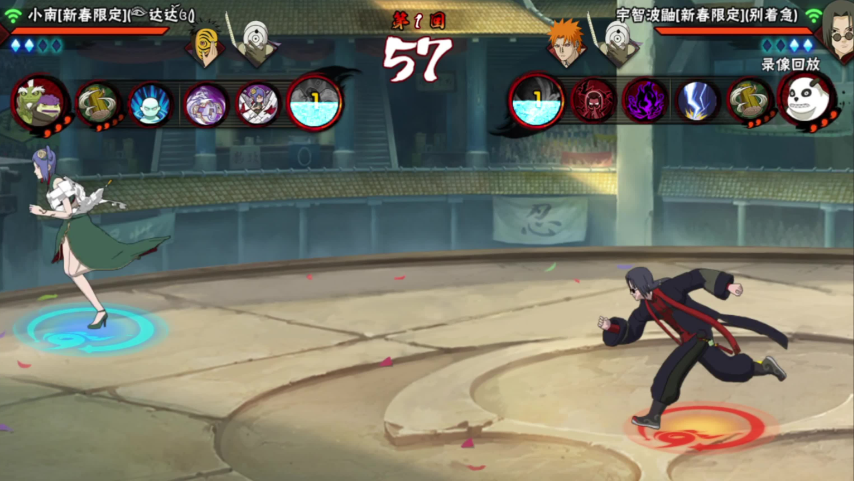Click Itachi's ultimate gauge orb
The image size is (854, 481).
click(x=537, y=102)
